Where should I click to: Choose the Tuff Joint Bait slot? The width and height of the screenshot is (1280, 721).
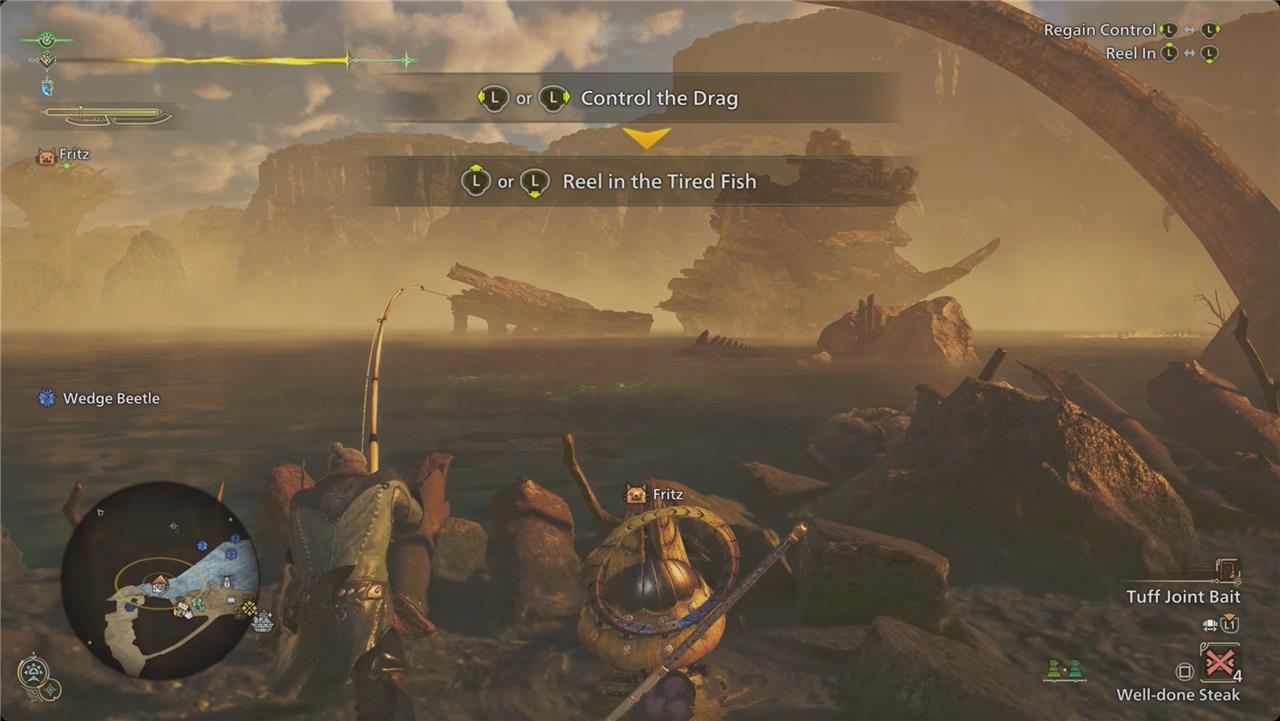click(1228, 573)
